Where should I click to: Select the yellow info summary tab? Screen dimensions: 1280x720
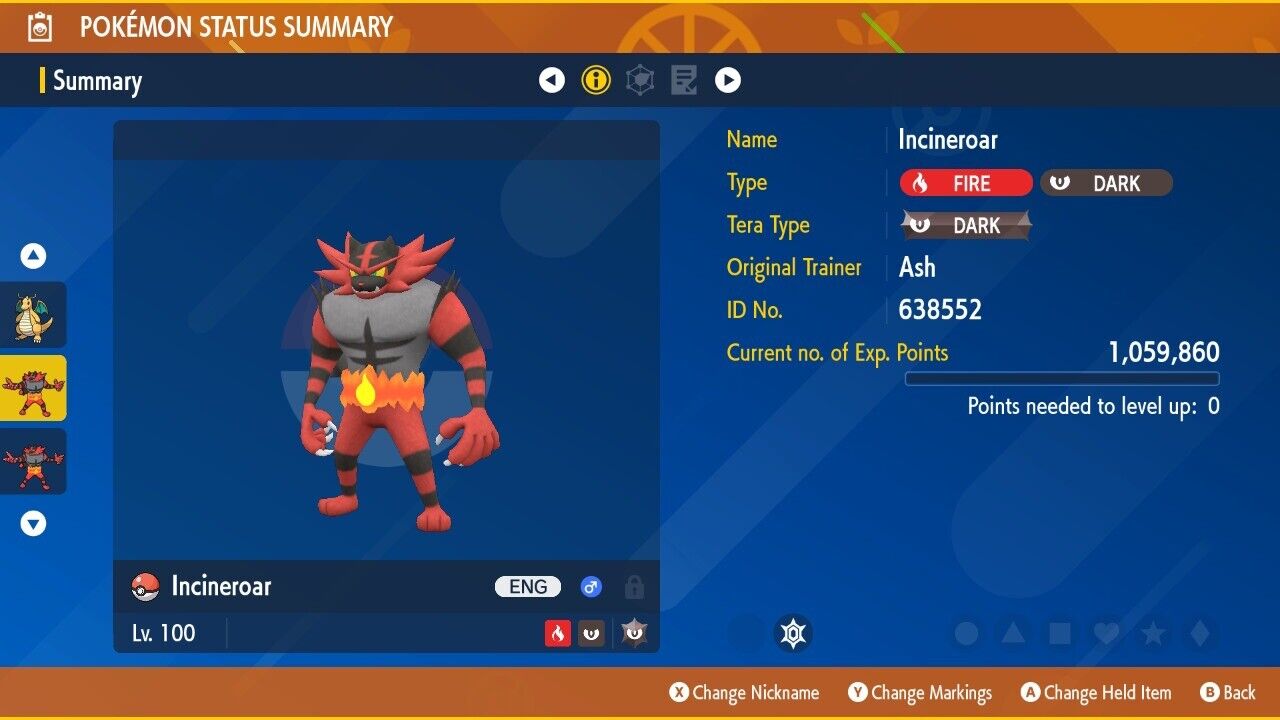[x=596, y=80]
